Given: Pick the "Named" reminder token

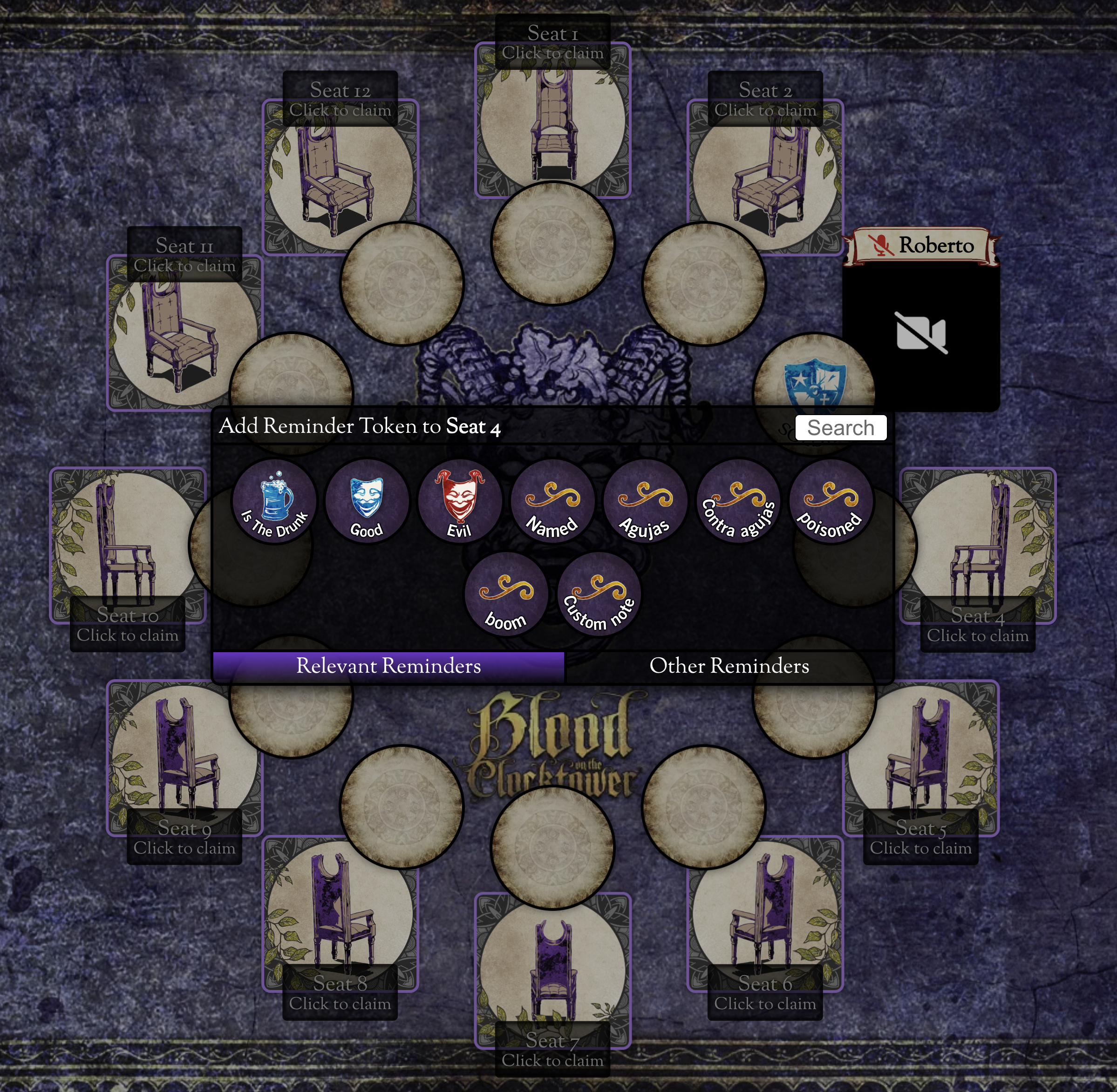Looking at the screenshot, I should tap(552, 501).
